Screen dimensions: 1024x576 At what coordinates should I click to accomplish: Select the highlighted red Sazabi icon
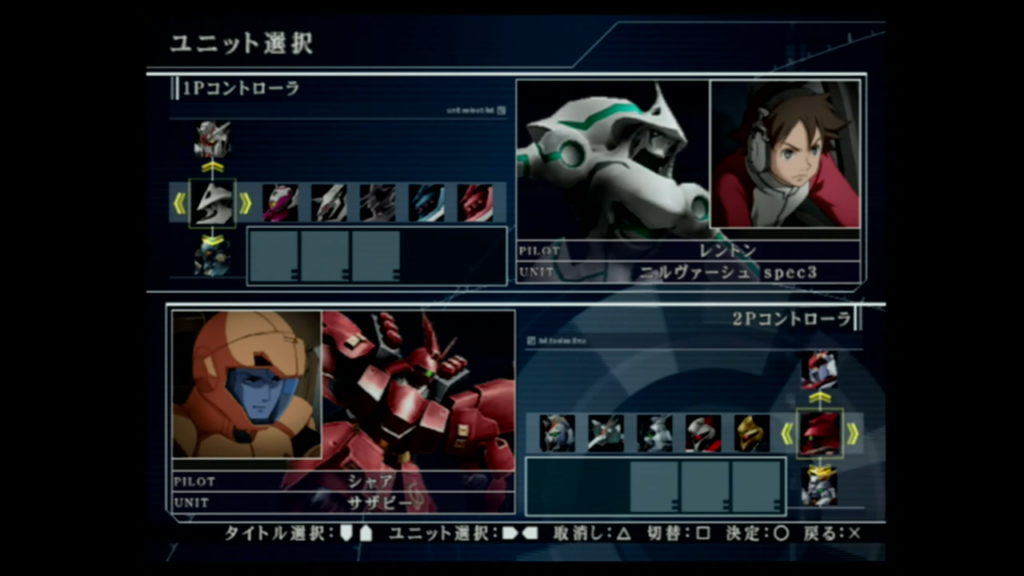pyautogui.click(x=820, y=433)
